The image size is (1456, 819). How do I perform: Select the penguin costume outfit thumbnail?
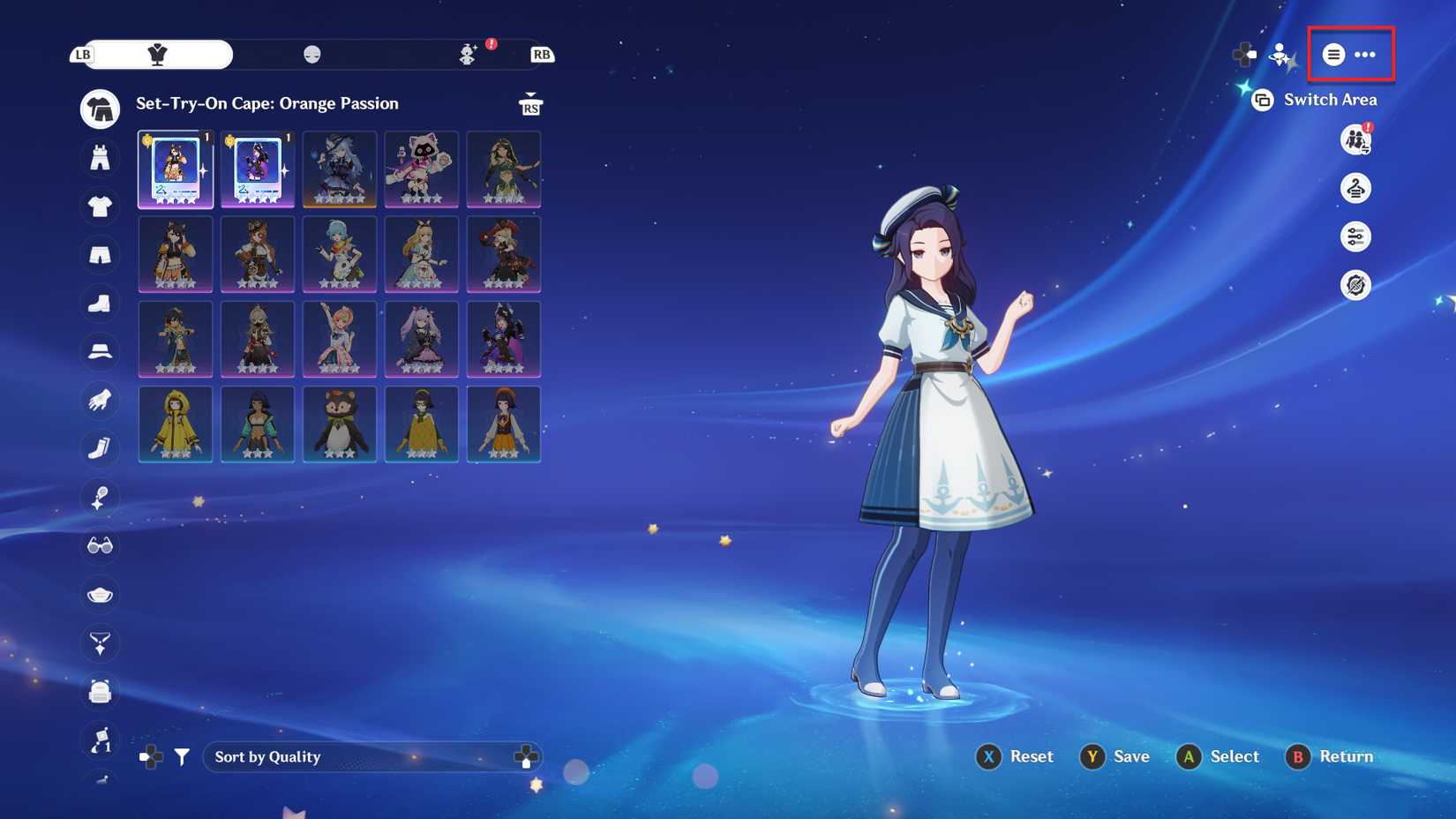340,424
